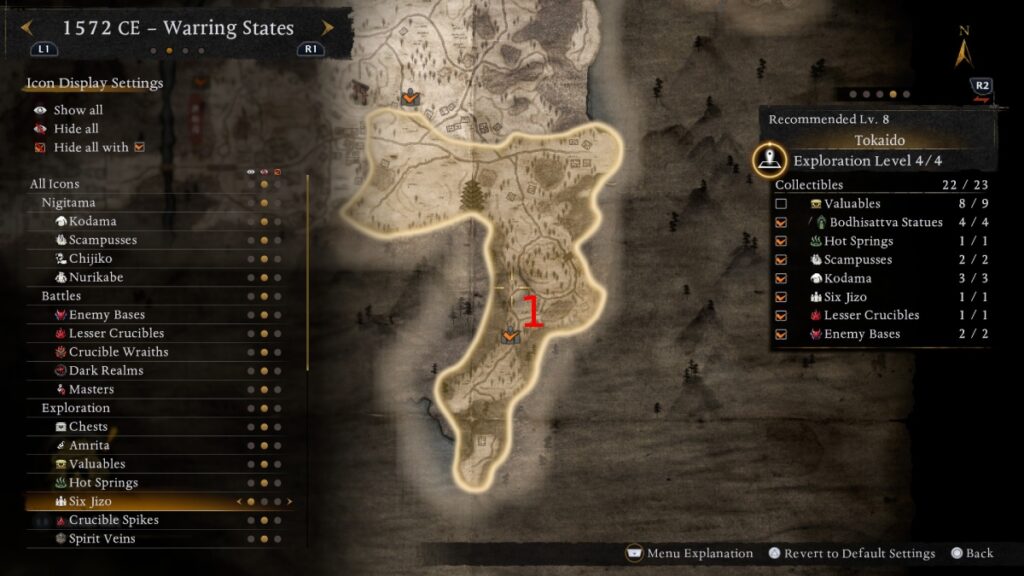Tick the Valuables collectible checkbox
1024x576 pixels.
781,204
